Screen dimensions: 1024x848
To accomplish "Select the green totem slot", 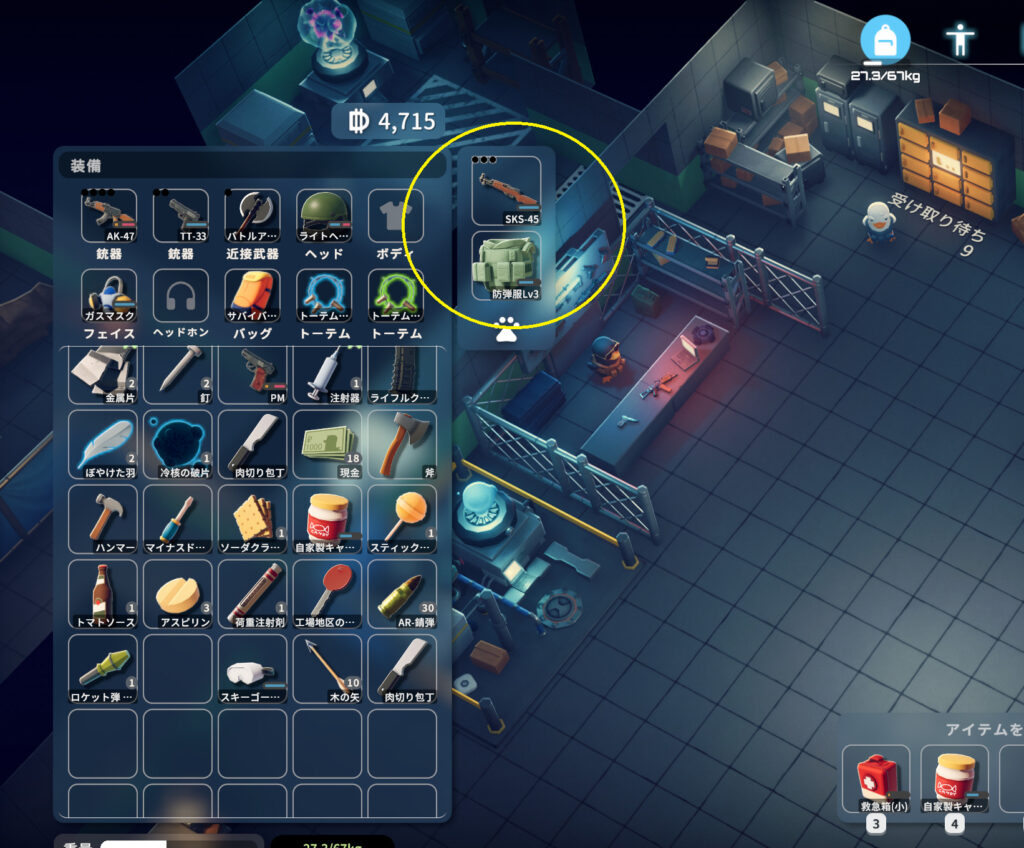I will coord(396,295).
